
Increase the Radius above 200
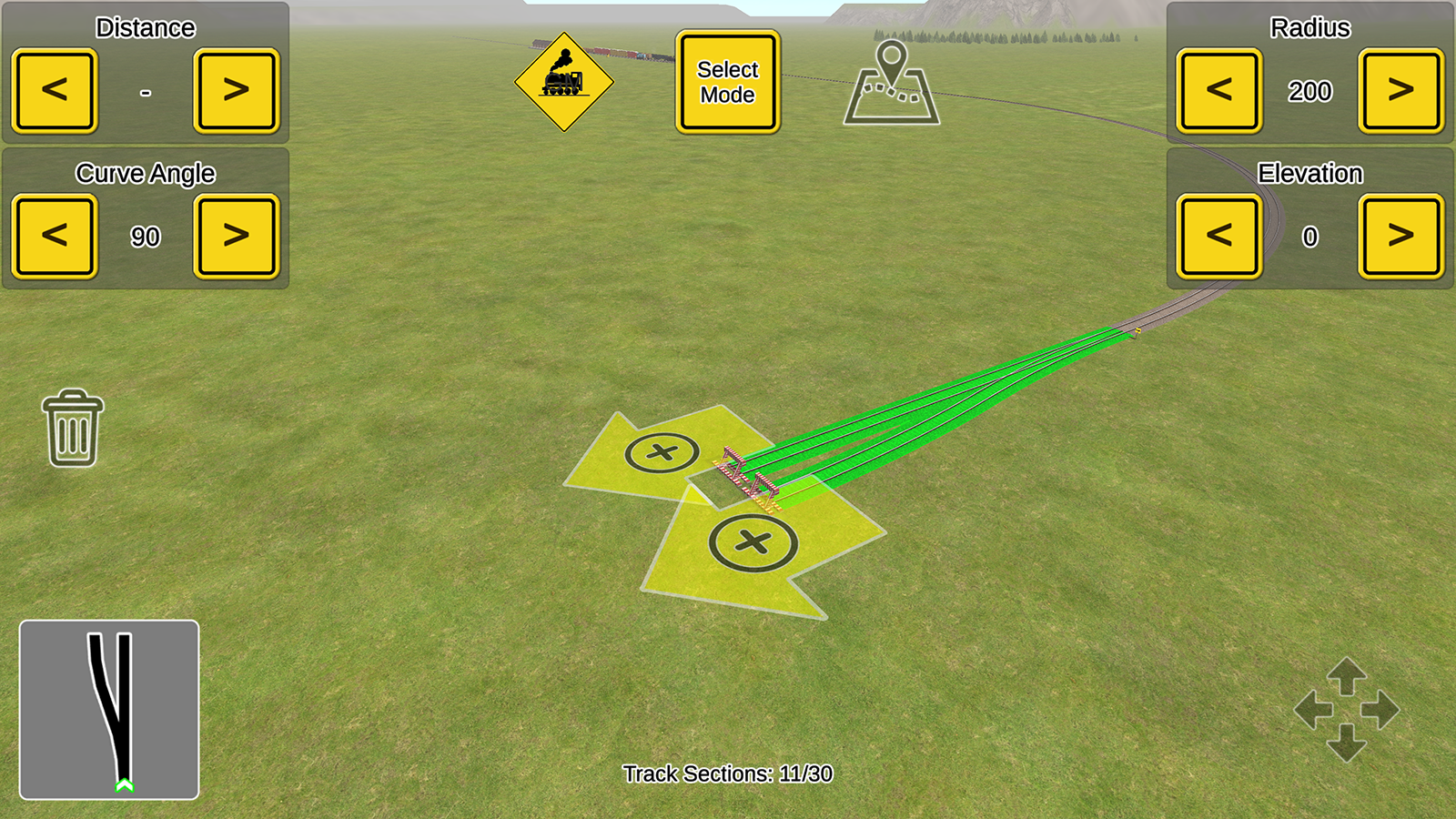[x=1400, y=90]
